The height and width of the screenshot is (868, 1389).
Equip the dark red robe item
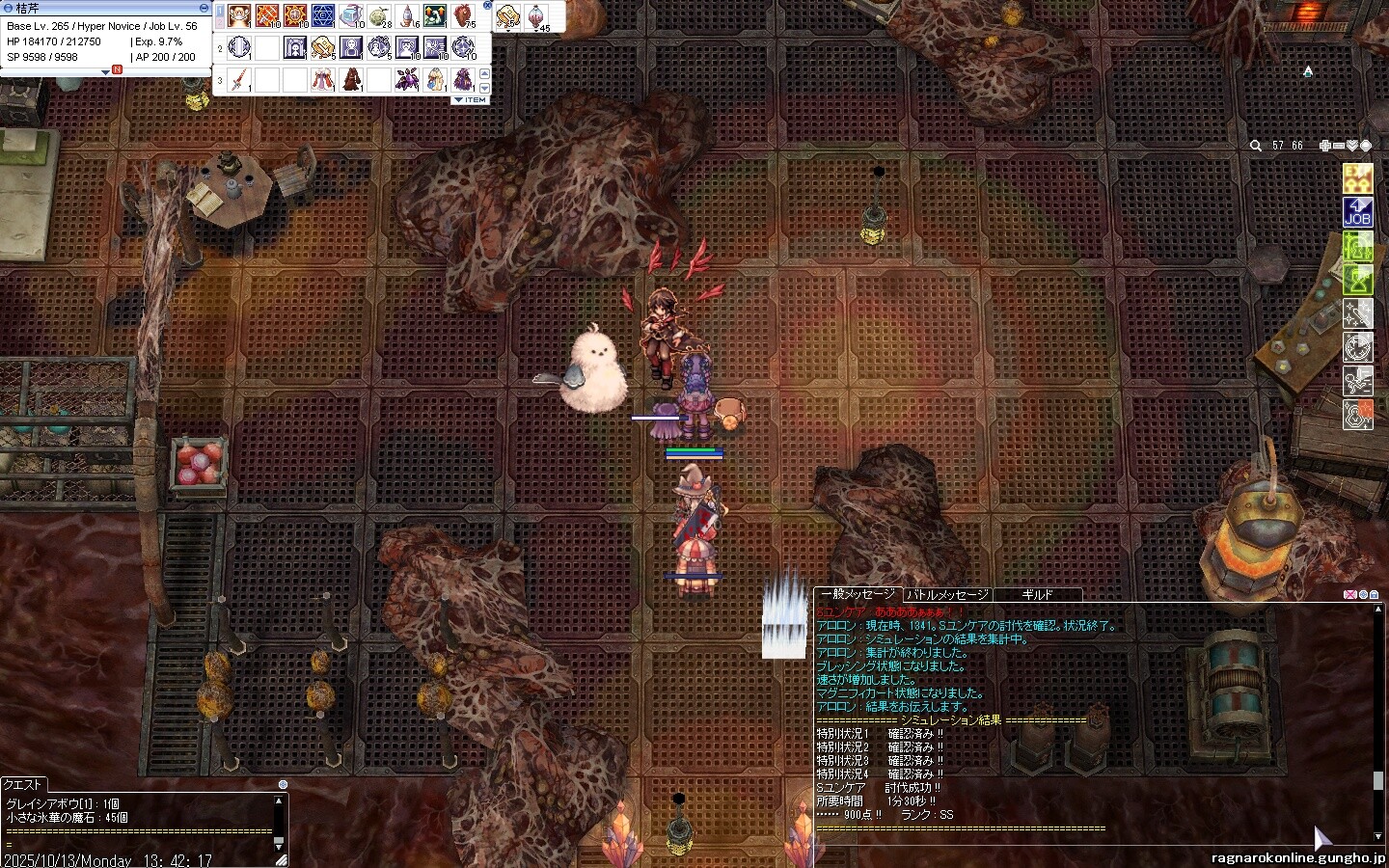[351, 80]
